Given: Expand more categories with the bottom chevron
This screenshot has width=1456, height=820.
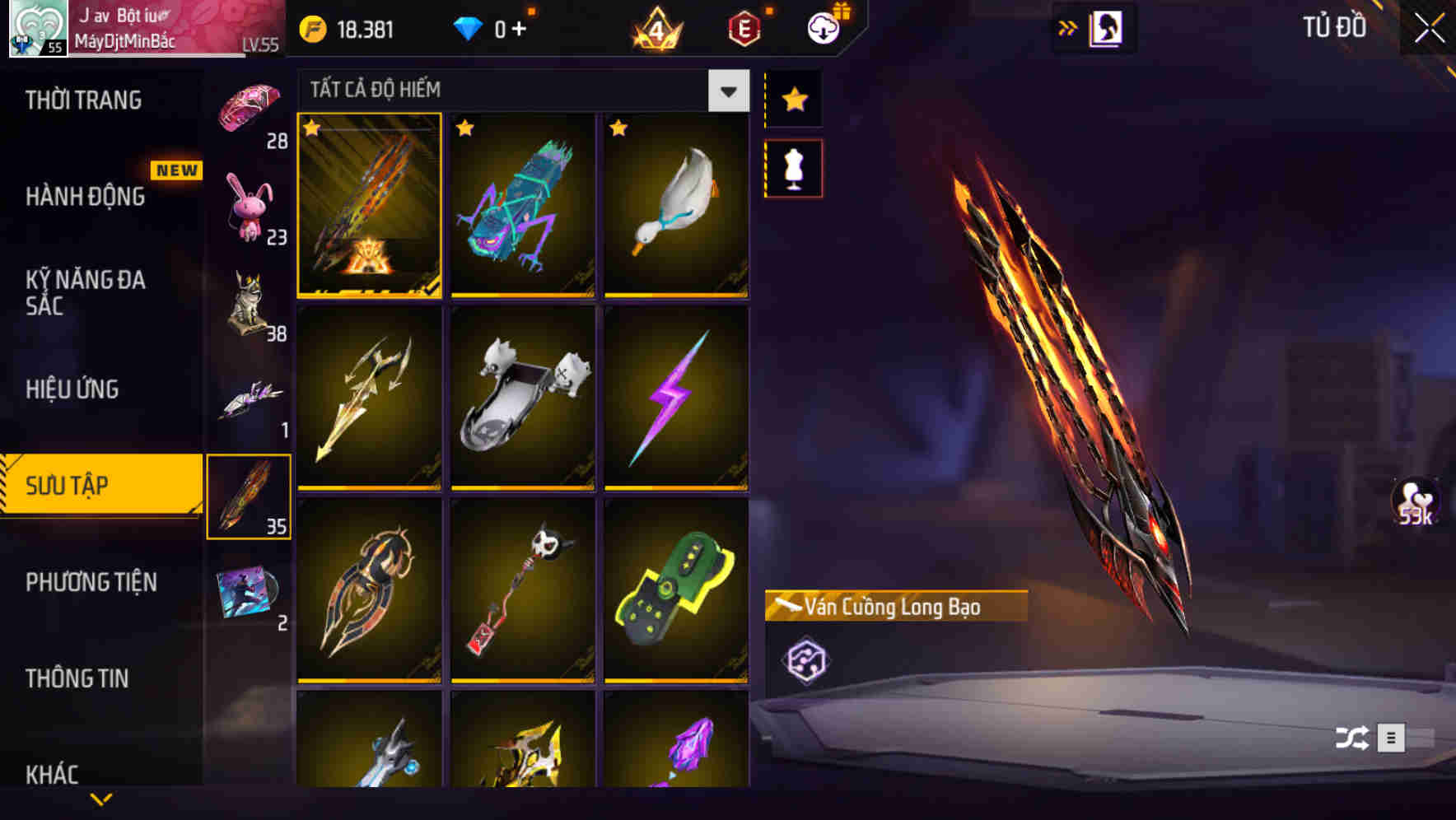Looking at the screenshot, I should [x=102, y=799].
